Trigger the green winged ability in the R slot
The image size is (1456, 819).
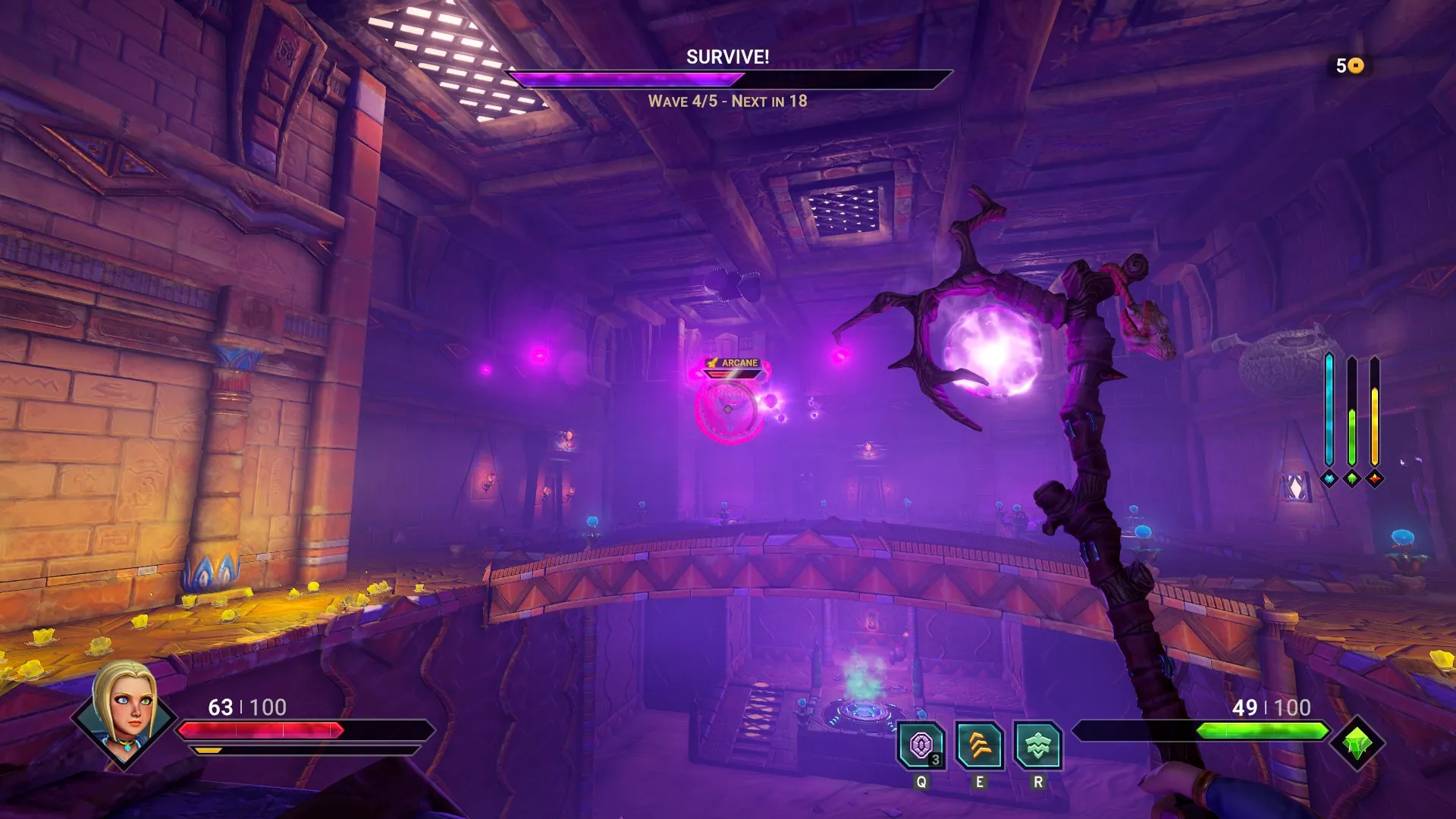point(1037,745)
